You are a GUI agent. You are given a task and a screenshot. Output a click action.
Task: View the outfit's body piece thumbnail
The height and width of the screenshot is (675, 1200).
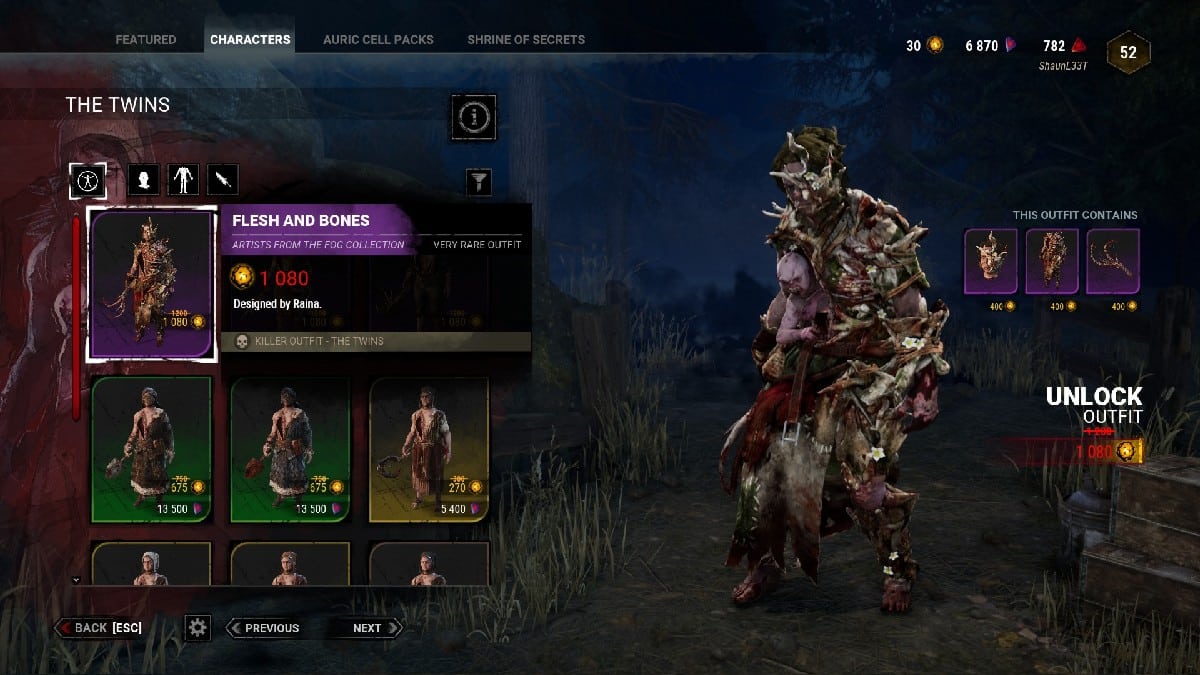[x=1052, y=261]
